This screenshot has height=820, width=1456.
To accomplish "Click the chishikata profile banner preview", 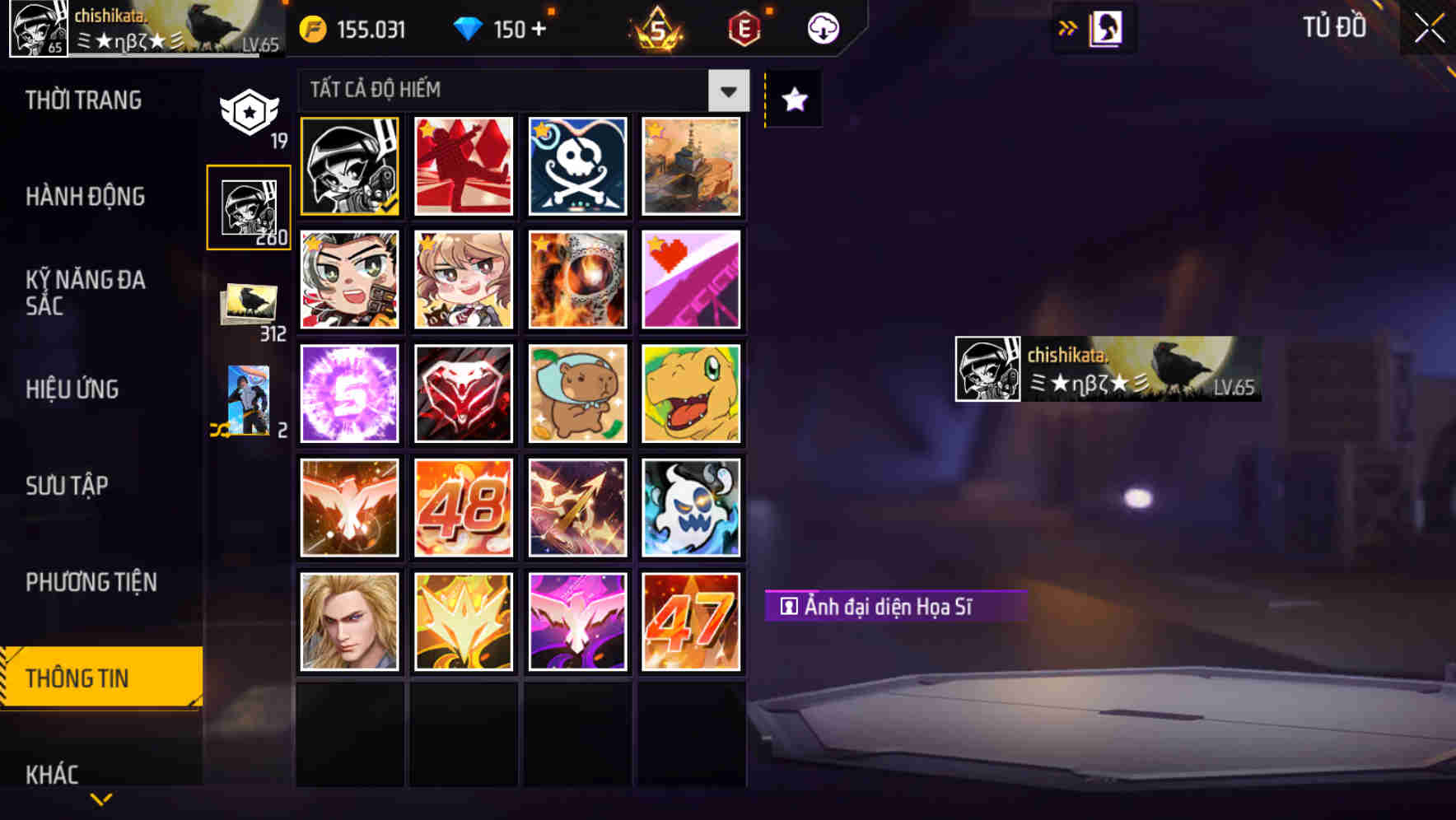I will [1107, 368].
